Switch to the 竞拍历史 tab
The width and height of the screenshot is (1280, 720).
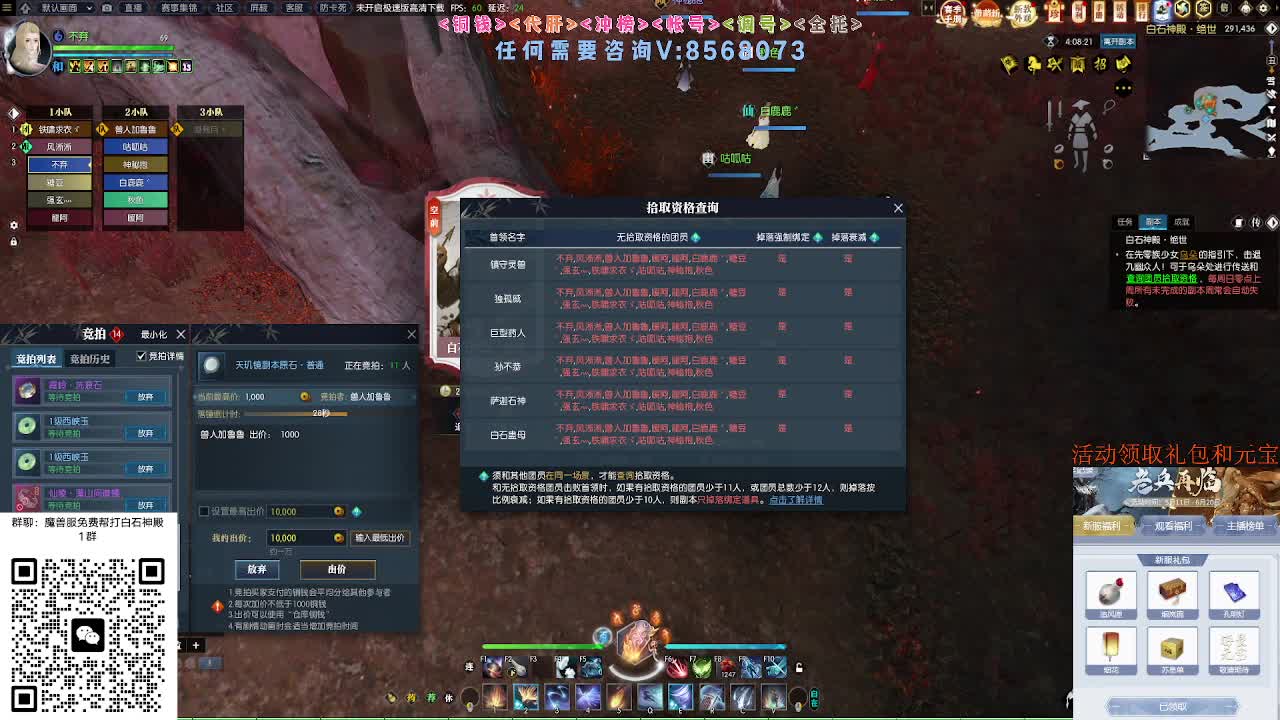pyautogui.click(x=90, y=358)
